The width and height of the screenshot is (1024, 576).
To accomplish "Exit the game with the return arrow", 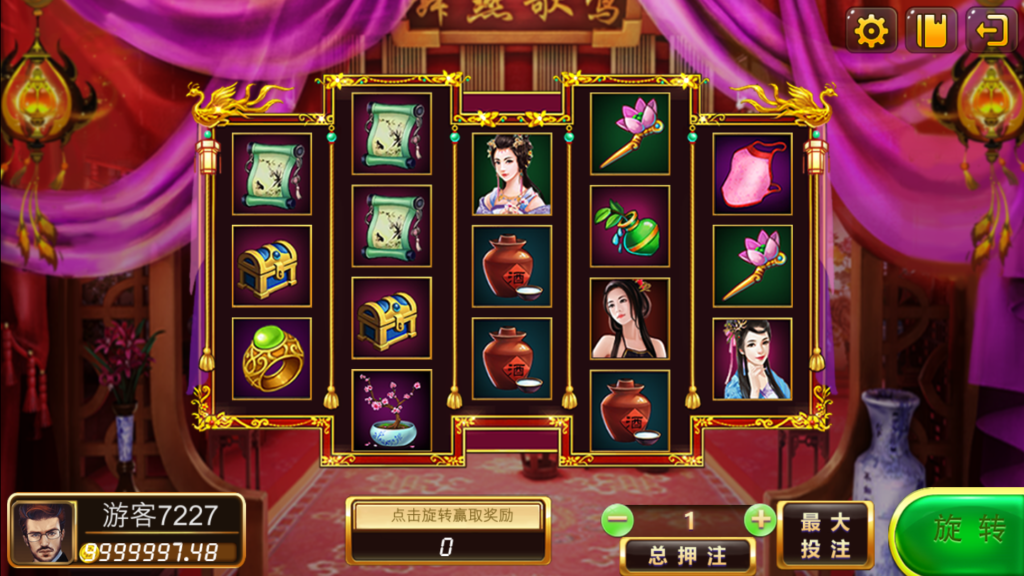I will click(x=990, y=31).
